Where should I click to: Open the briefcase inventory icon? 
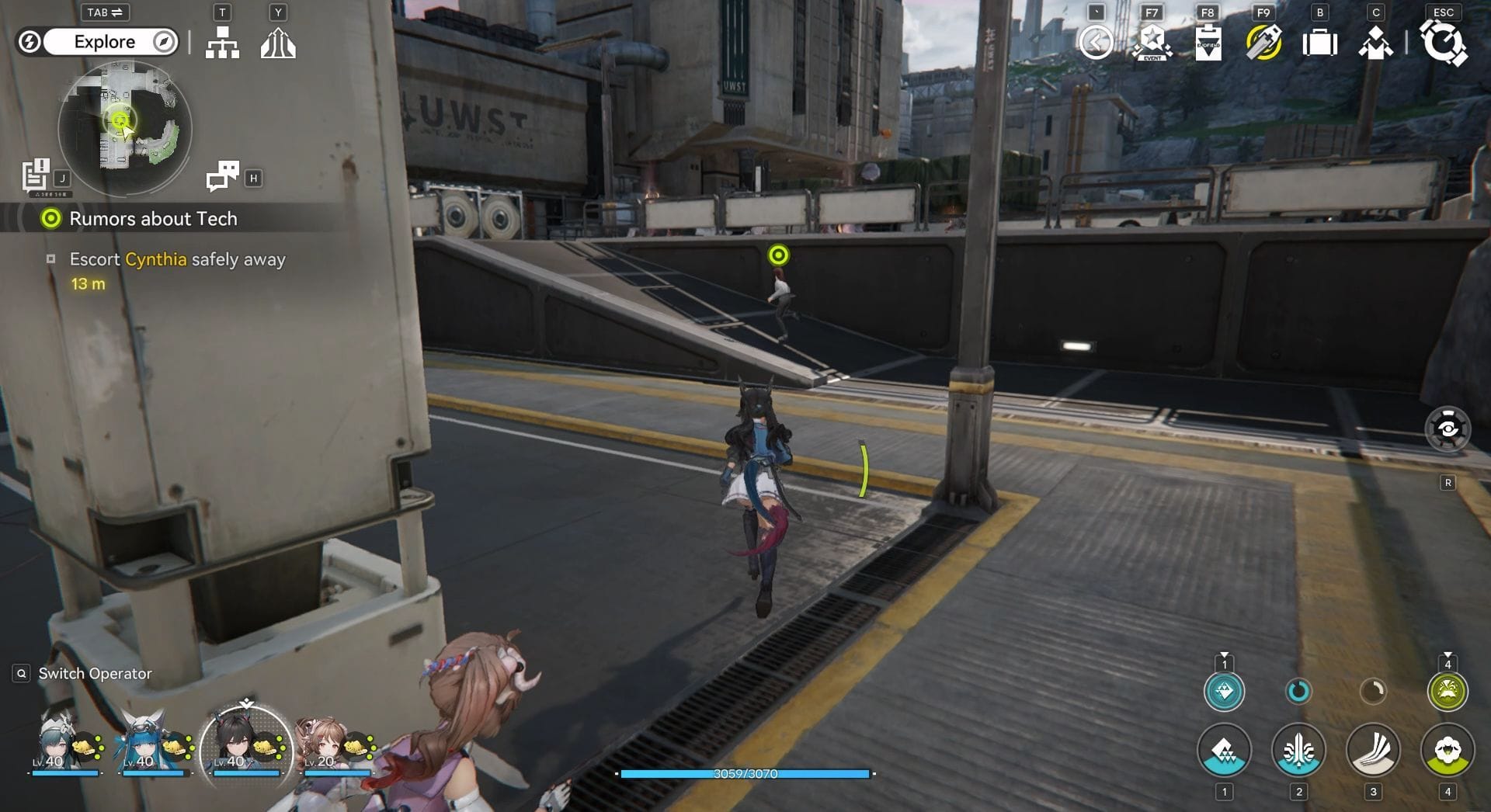[x=1319, y=43]
